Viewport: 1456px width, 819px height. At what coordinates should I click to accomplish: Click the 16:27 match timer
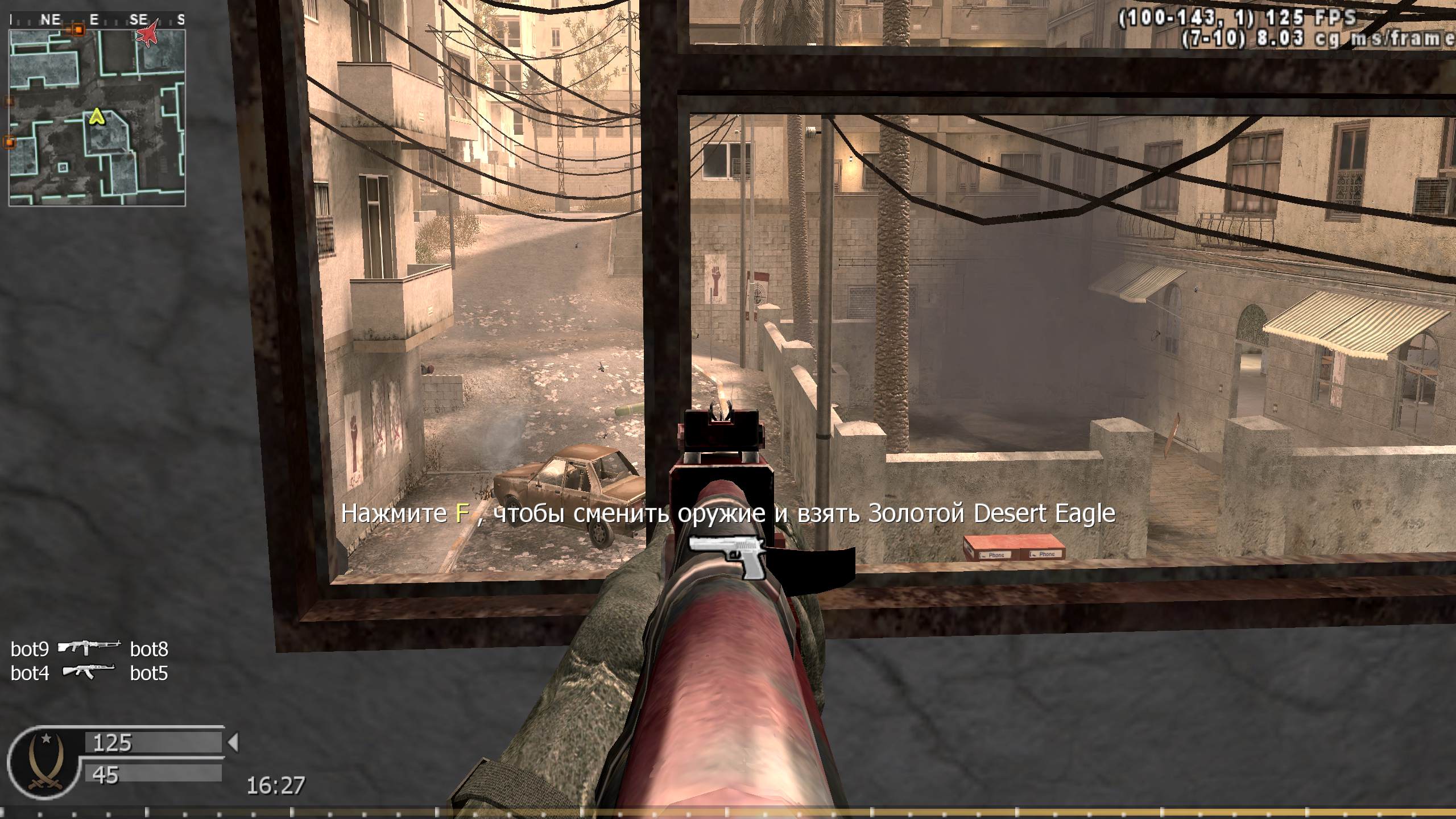coord(275,783)
